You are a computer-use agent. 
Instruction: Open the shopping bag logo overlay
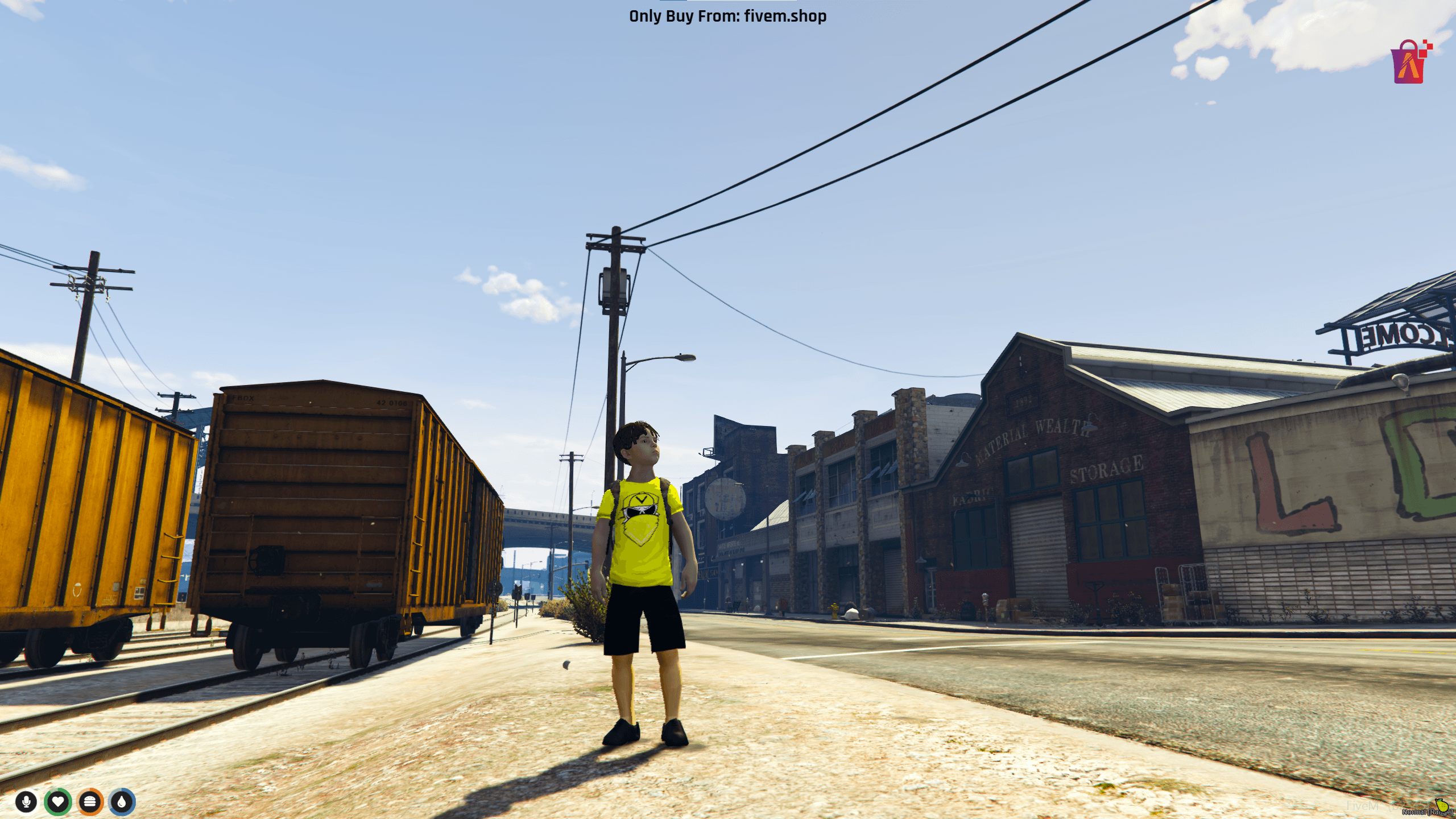pyautogui.click(x=1410, y=63)
